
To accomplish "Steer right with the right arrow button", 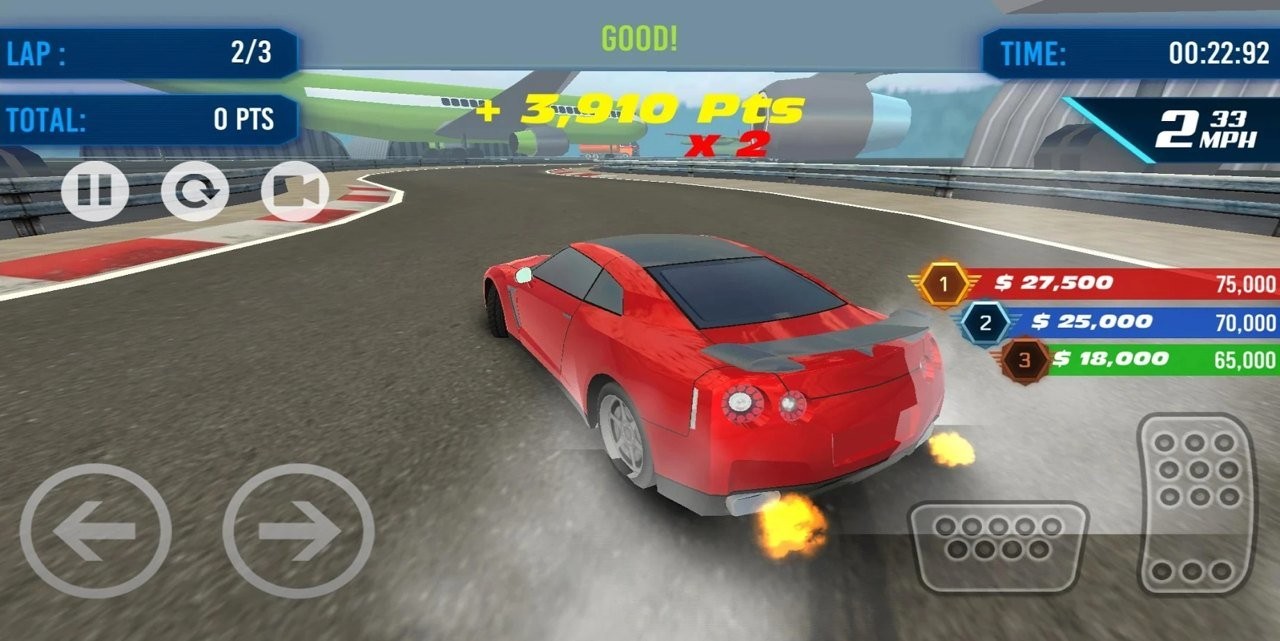I will (x=298, y=531).
